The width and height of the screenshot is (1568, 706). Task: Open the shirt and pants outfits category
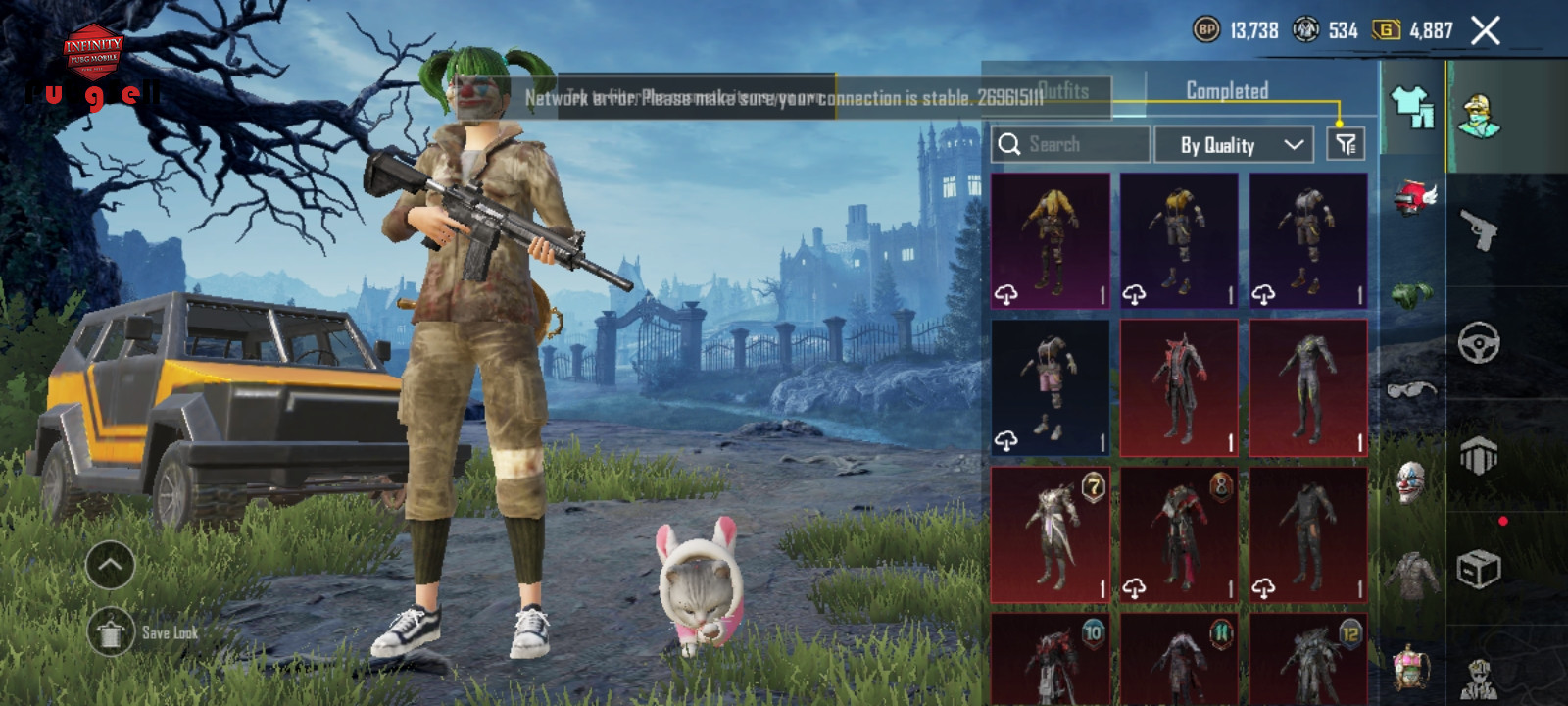coord(1412,106)
